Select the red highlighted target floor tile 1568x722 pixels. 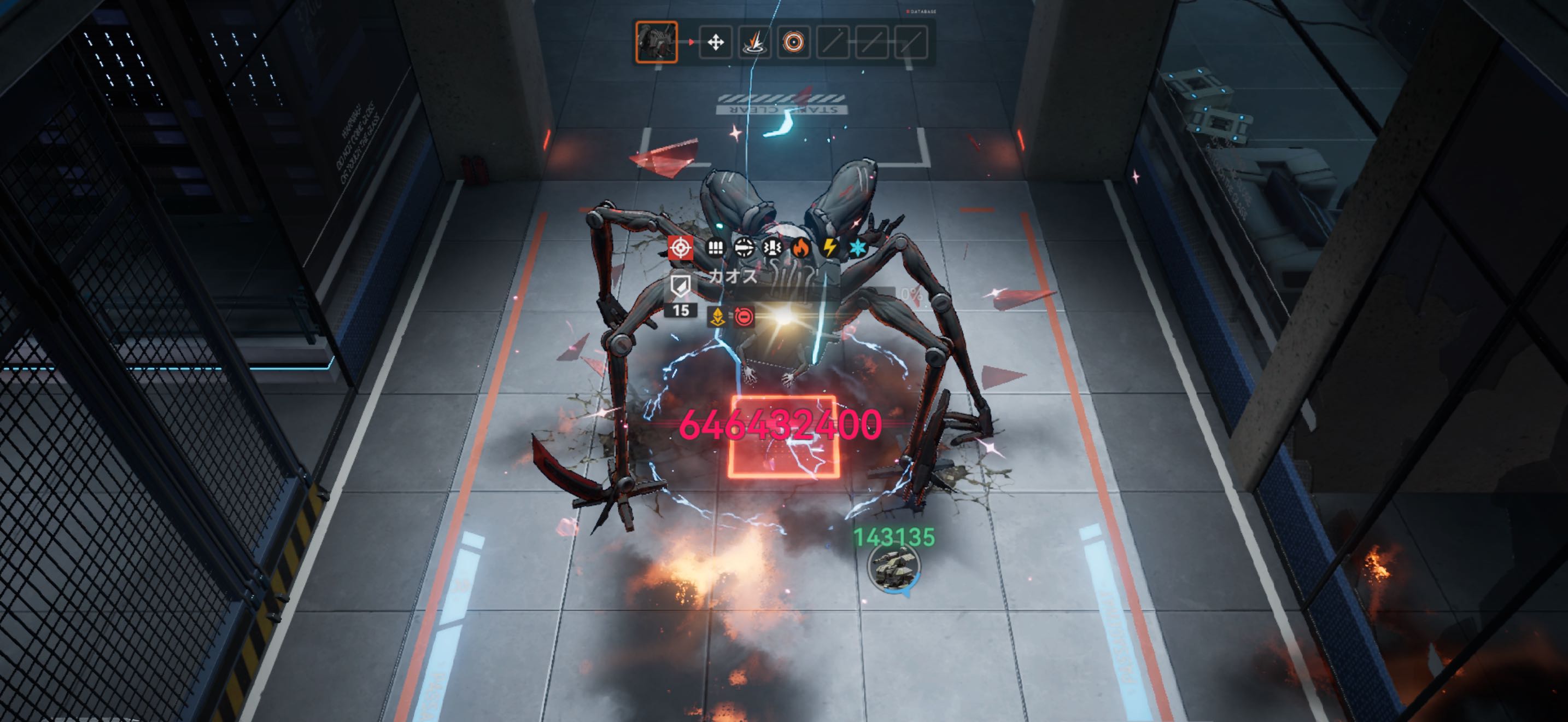point(784,436)
